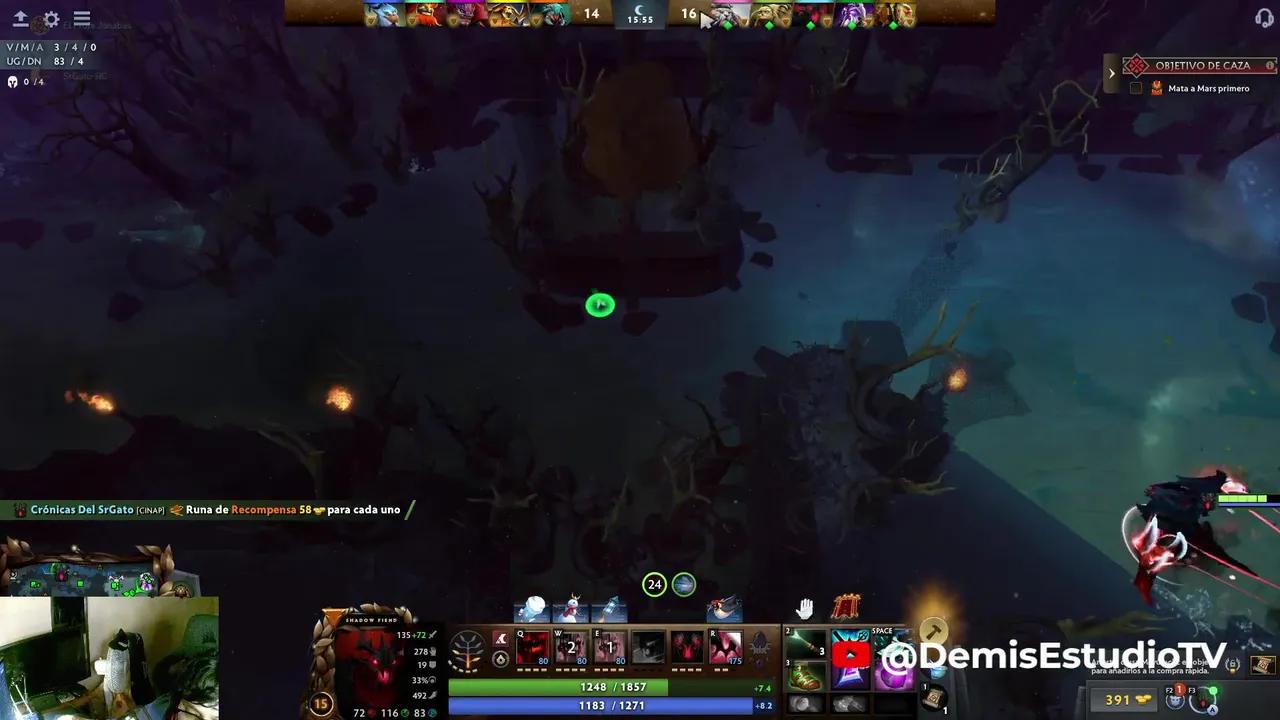Viewport: 1280px width, 720px height.
Task: Check the Mata a Mars primero objective
Action: [x=1135, y=88]
